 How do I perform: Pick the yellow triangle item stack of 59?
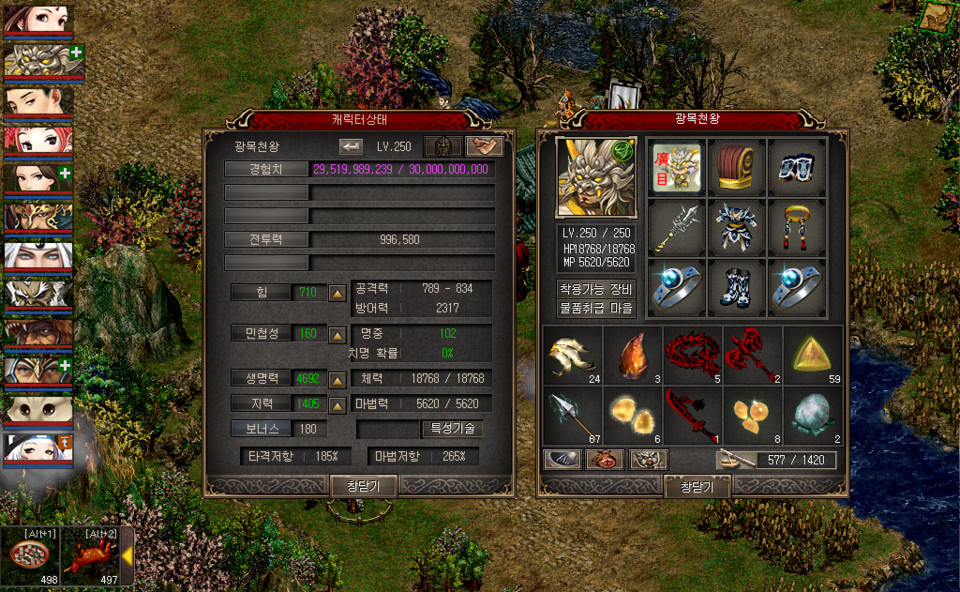(812, 356)
